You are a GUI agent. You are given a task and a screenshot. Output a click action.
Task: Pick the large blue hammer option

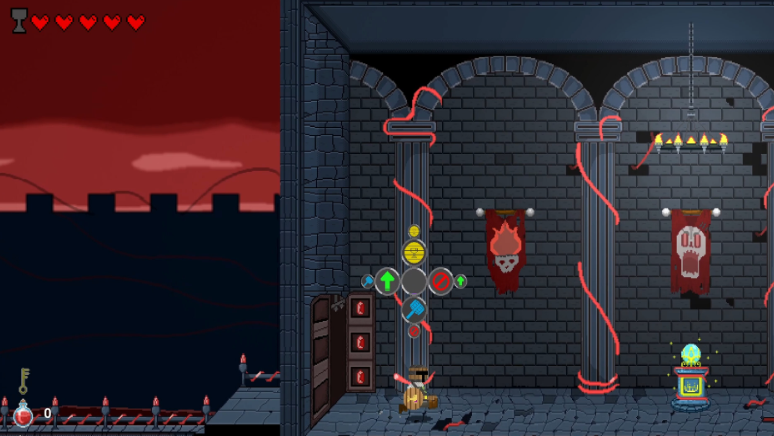pyautogui.click(x=414, y=309)
